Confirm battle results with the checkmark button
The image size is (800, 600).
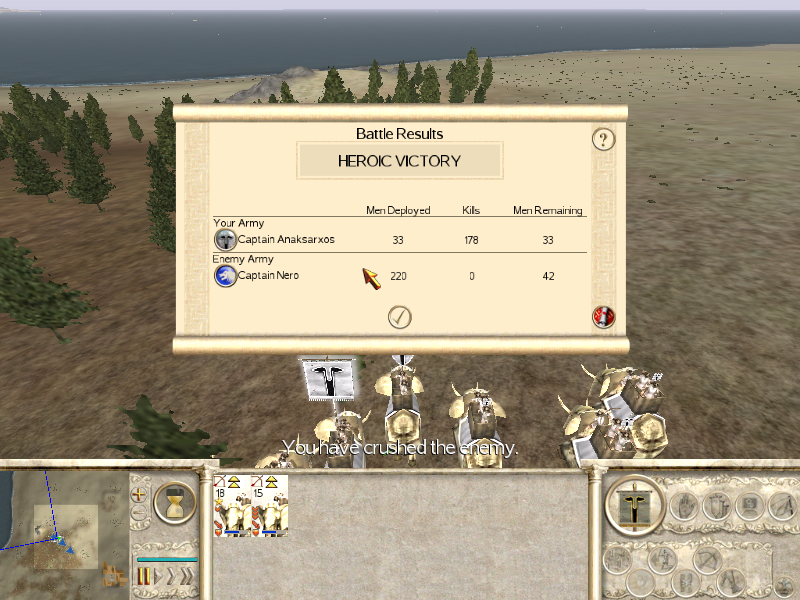point(400,317)
